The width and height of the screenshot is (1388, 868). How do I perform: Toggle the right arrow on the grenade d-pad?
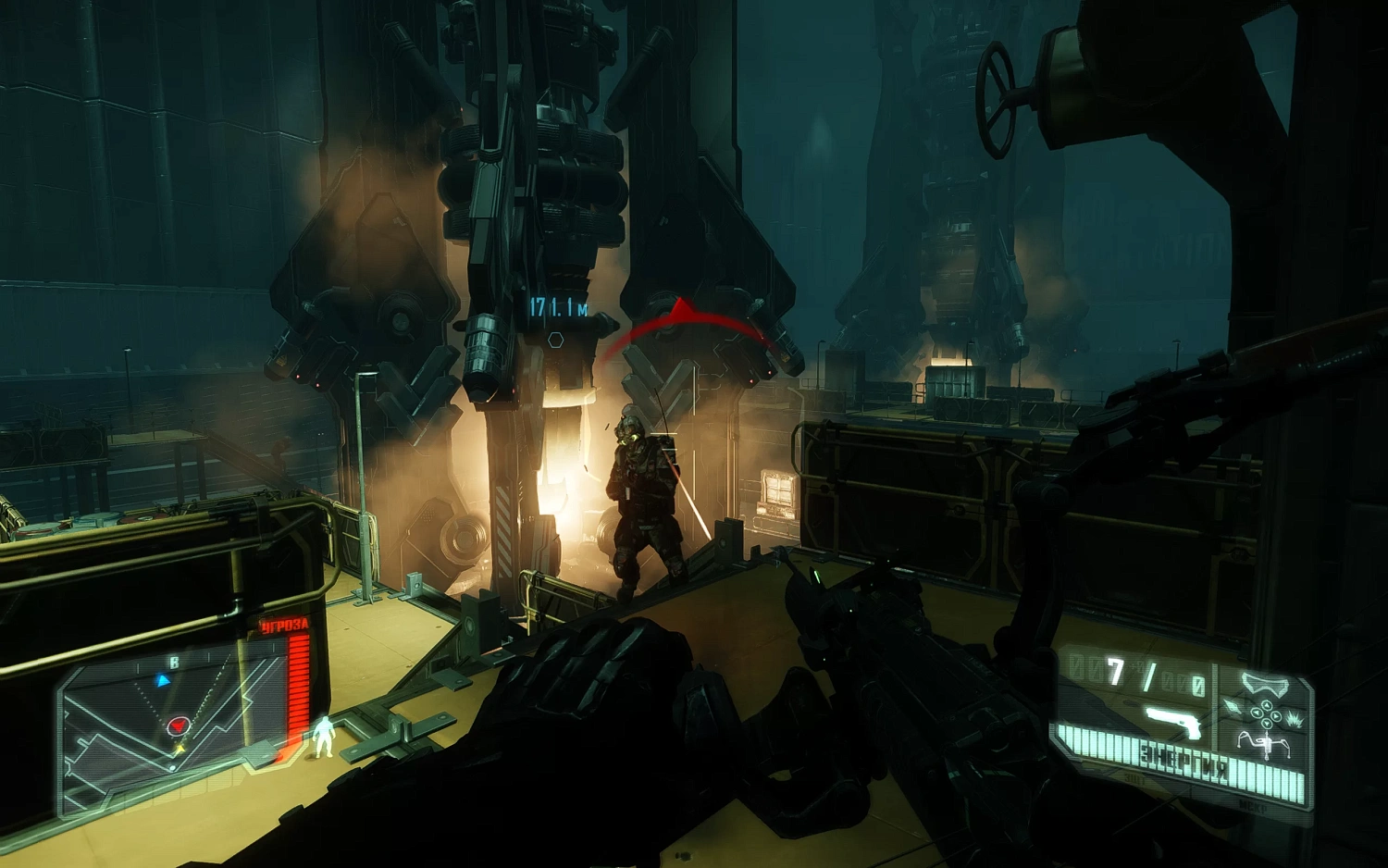point(1277,716)
